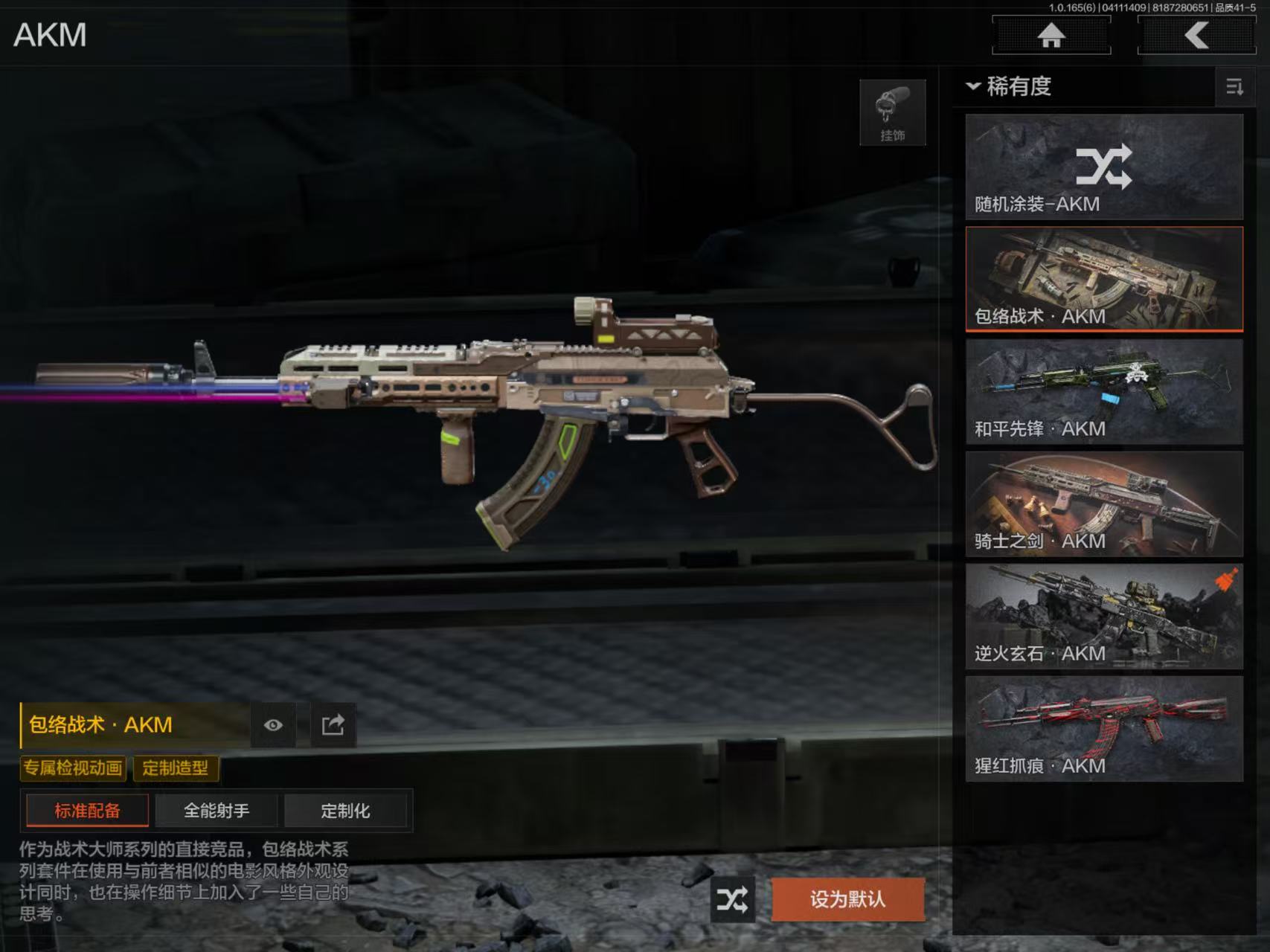This screenshot has width=1270, height=952.
Task: Select 随机涂装-AKM random skin tile
Action: click(1104, 167)
